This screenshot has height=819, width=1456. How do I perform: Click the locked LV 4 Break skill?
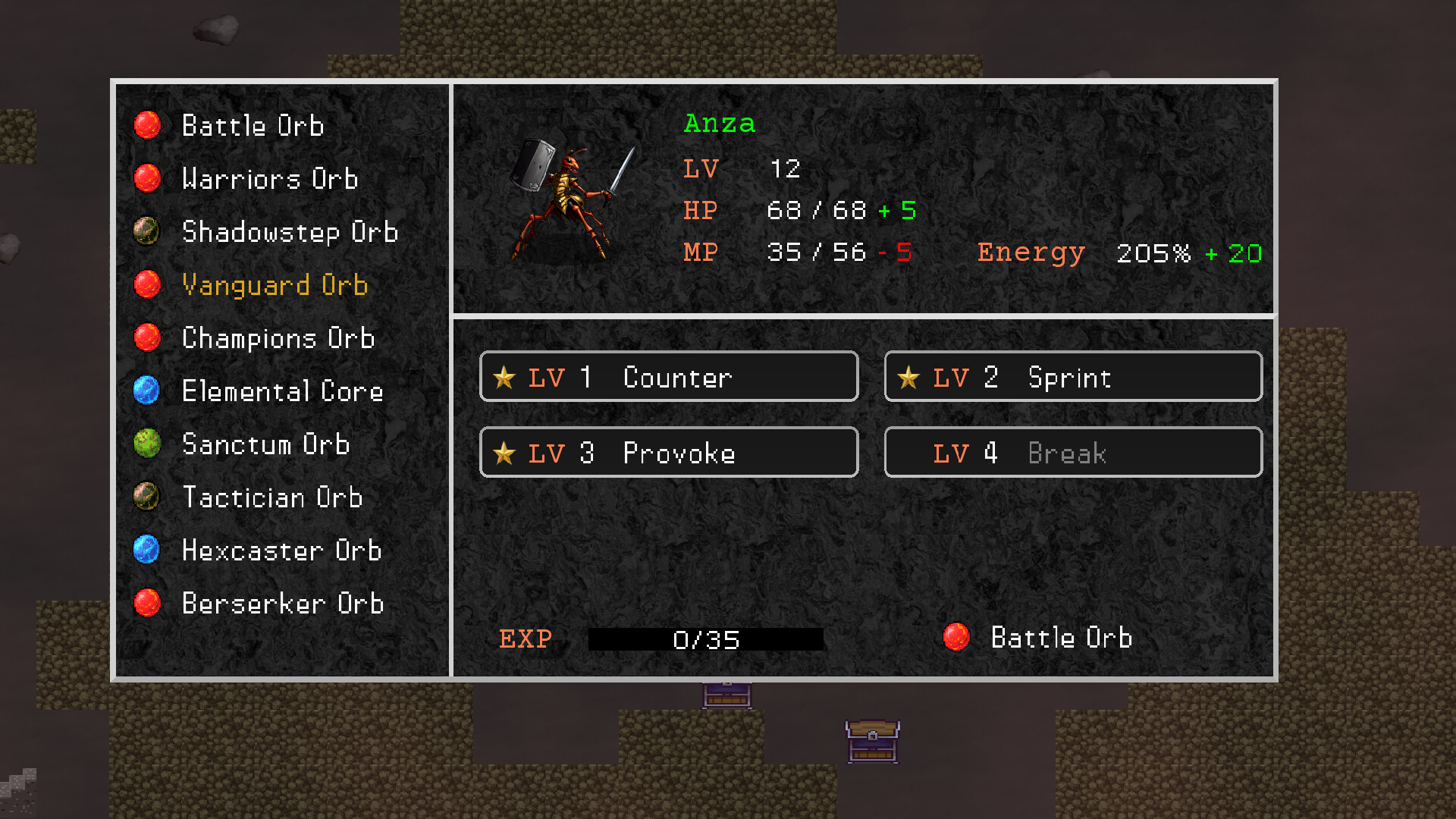[1072, 452]
